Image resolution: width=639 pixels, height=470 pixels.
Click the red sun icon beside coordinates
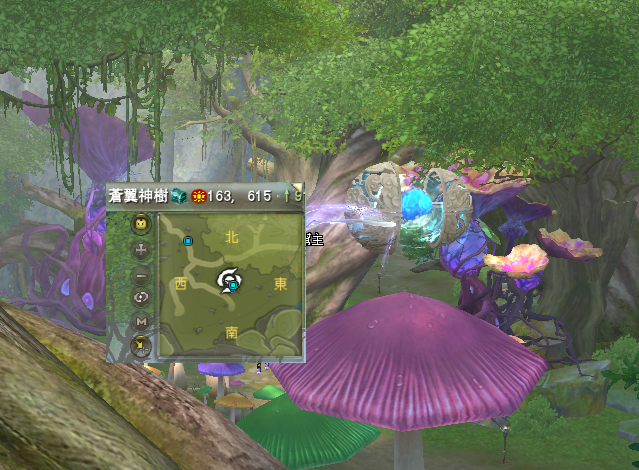click(197, 196)
